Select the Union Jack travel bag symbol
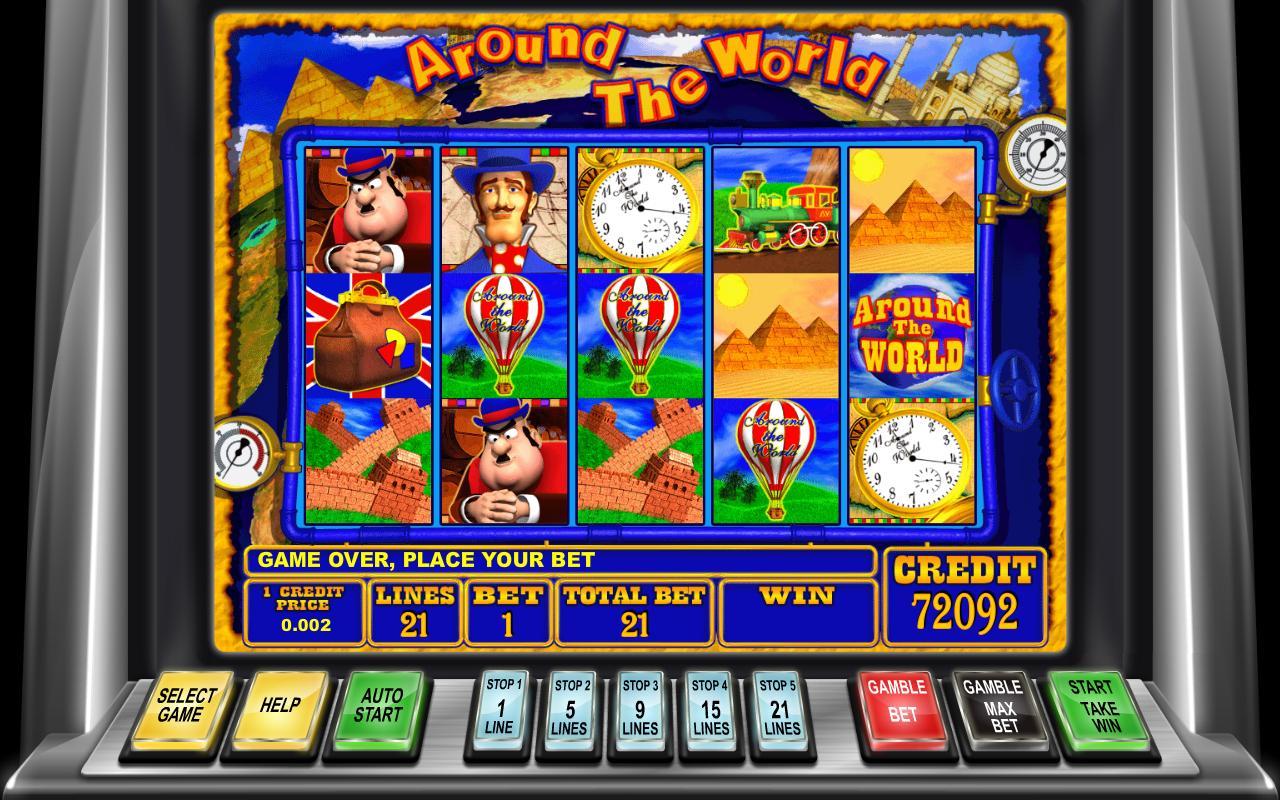The width and height of the screenshot is (1280, 800). coord(368,335)
